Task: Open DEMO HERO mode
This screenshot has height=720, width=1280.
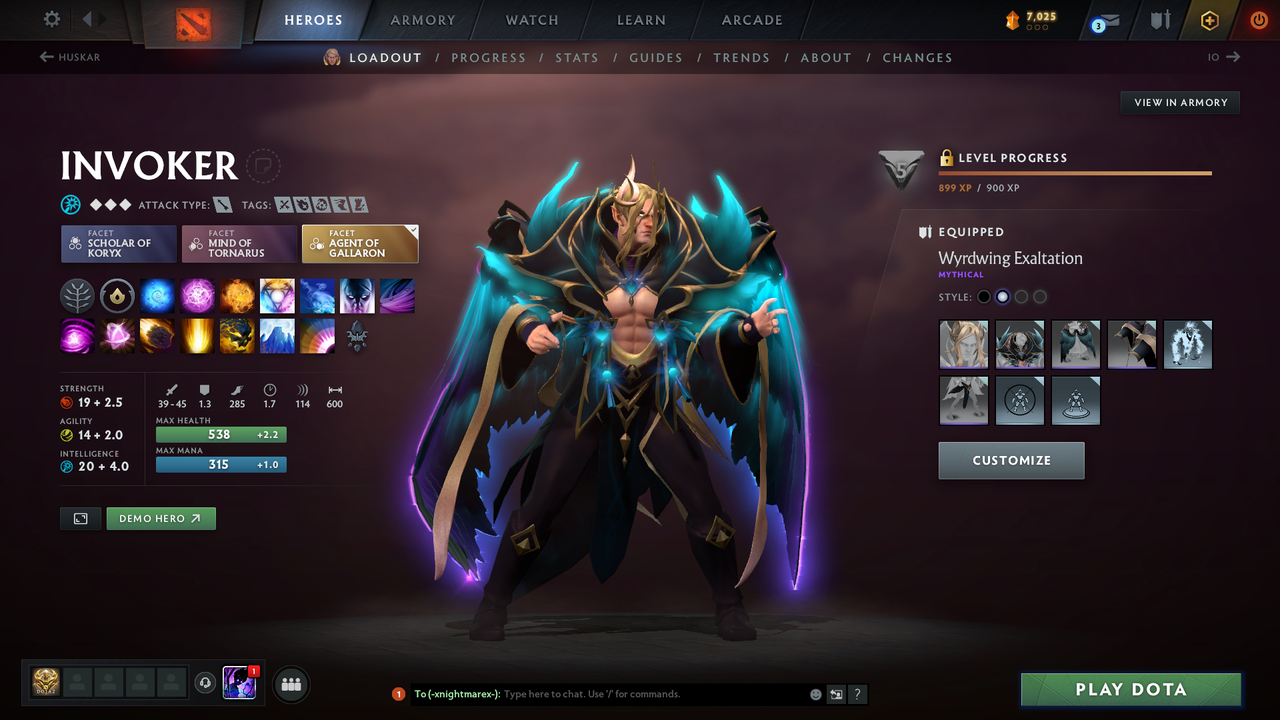Action: (x=160, y=518)
